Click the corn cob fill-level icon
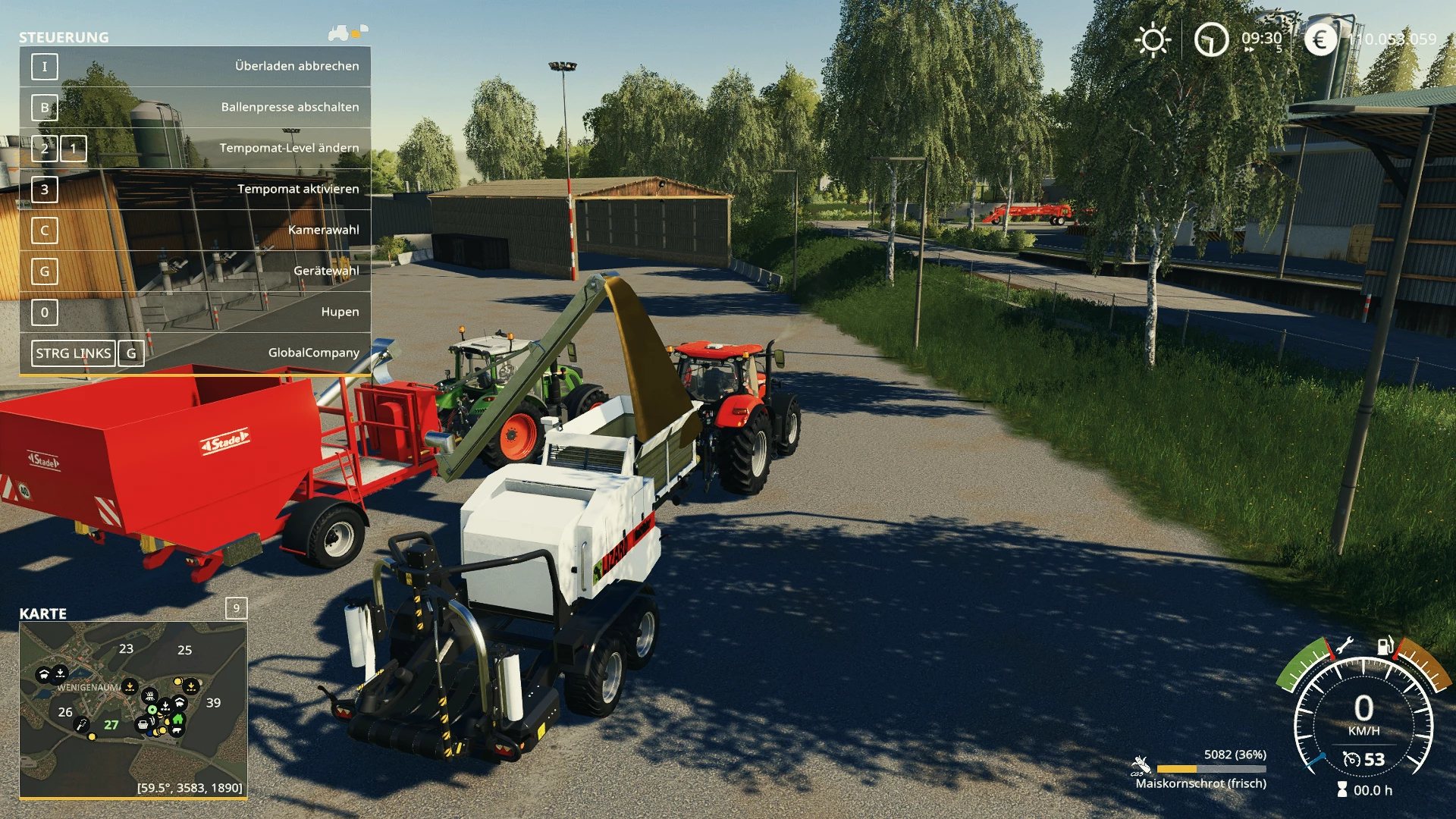The width and height of the screenshot is (1456, 819). 1140,764
